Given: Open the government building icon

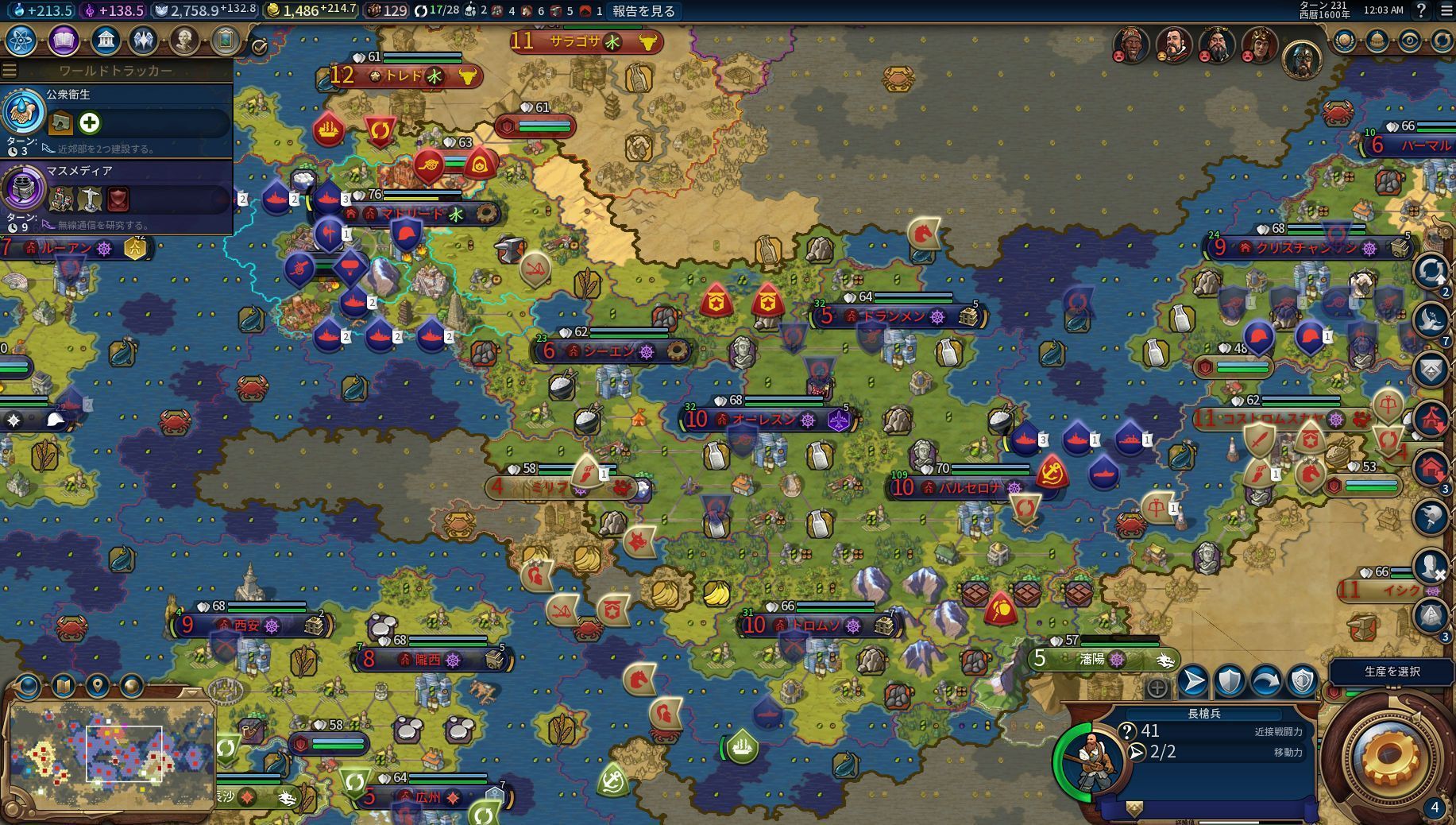Looking at the screenshot, I should point(105,40).
